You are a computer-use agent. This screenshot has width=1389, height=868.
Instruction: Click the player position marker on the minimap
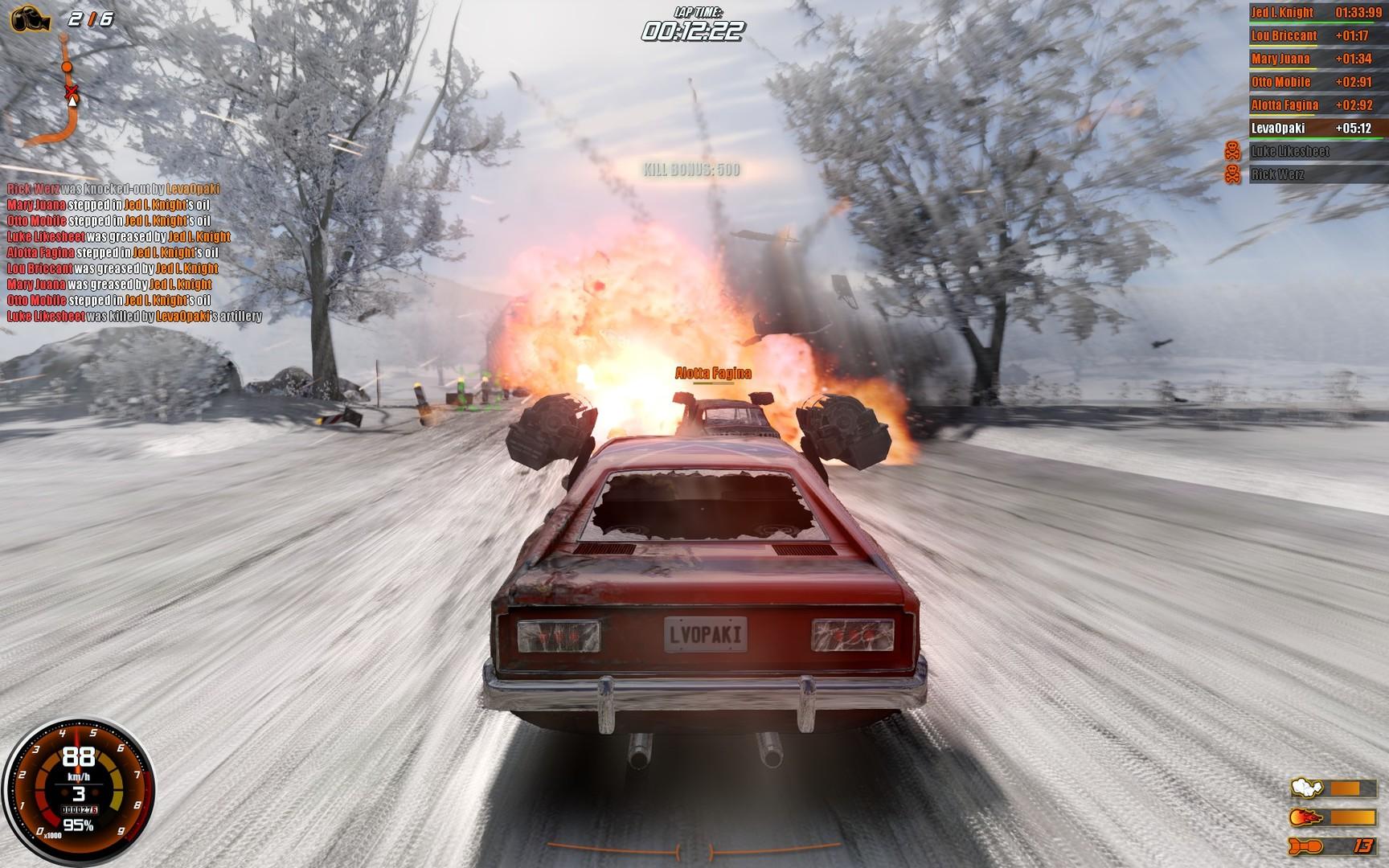pyautogui.click(x=71, y=102)
